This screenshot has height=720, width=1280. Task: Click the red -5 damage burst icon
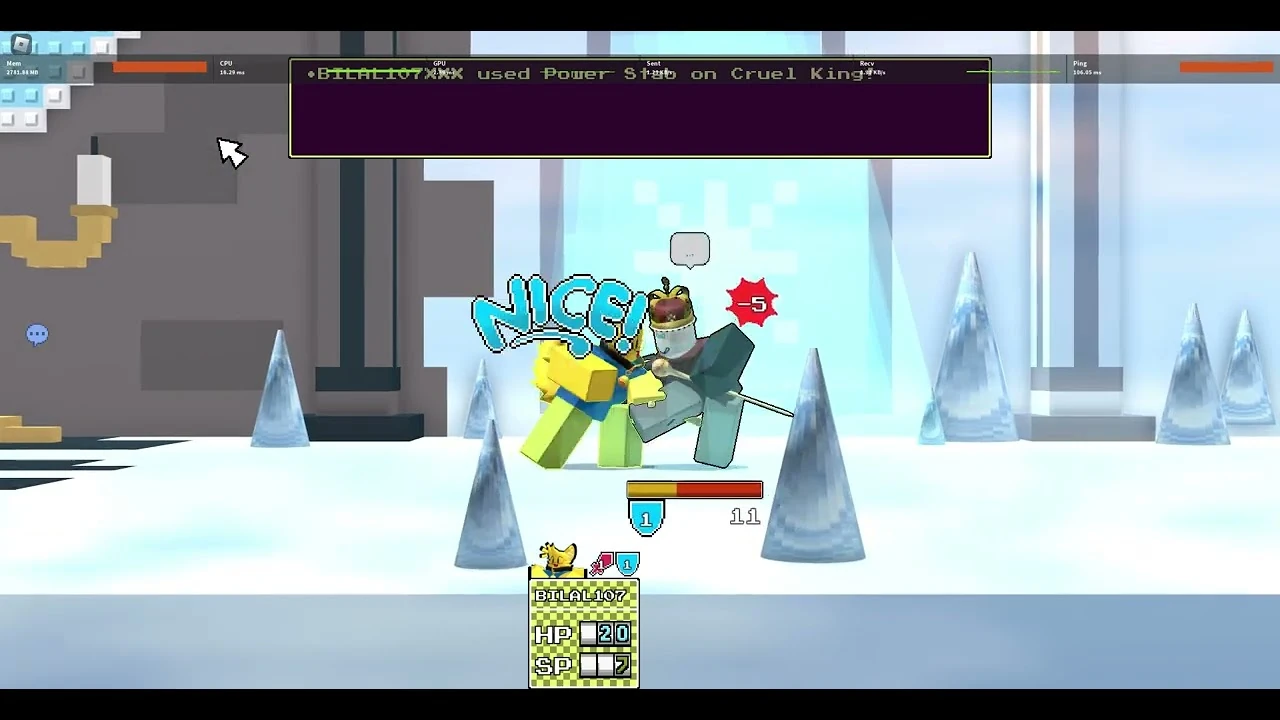(x=752, y=303)
